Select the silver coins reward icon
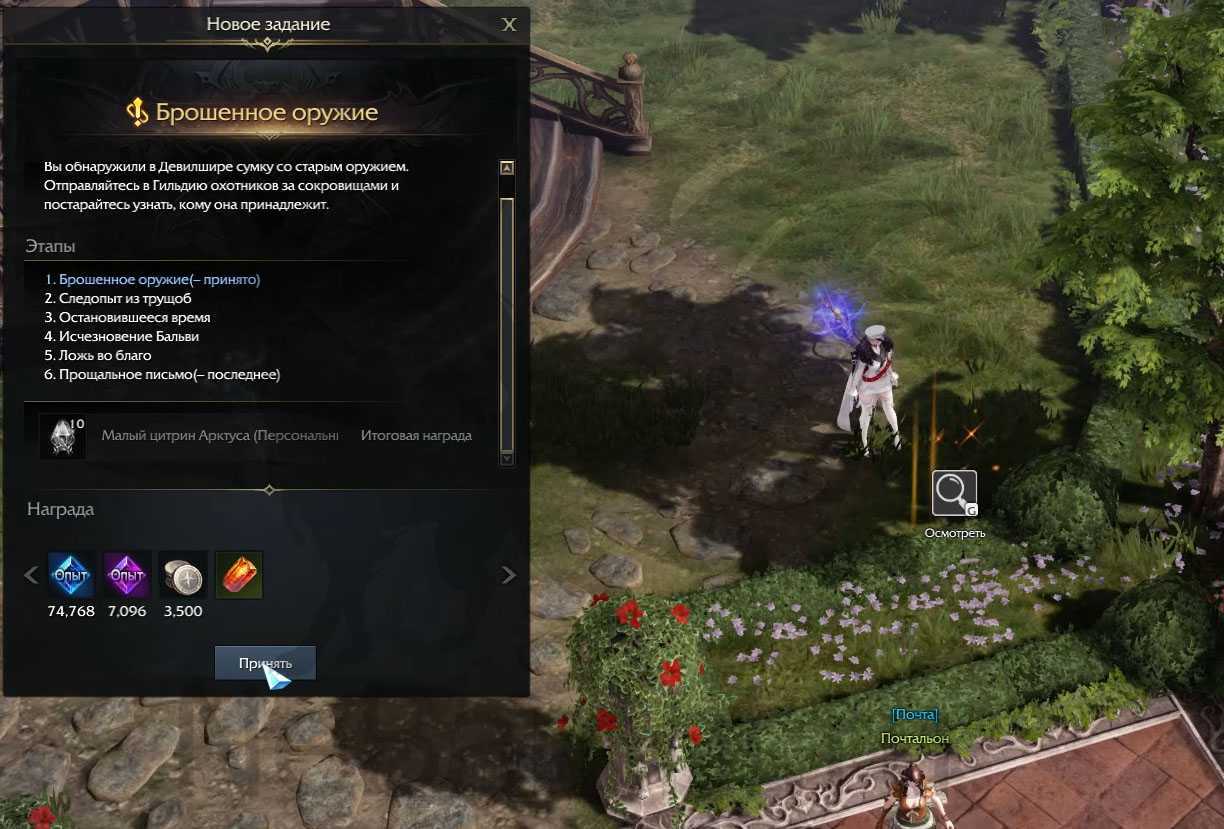Image resolution: width=1224 pixels, height=829 pixels. 183,575
